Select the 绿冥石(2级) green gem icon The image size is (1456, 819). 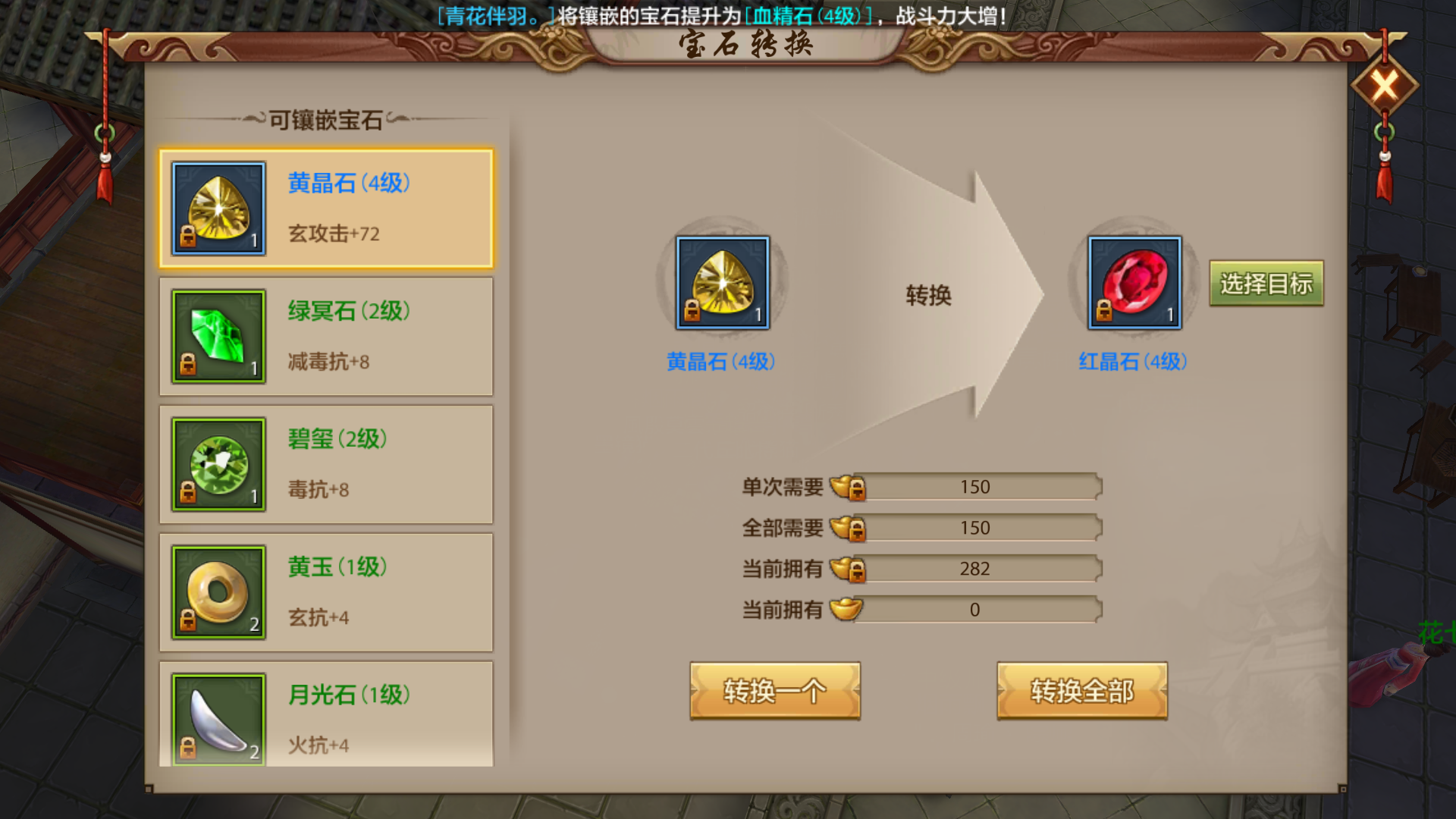[x=218, y=336]
